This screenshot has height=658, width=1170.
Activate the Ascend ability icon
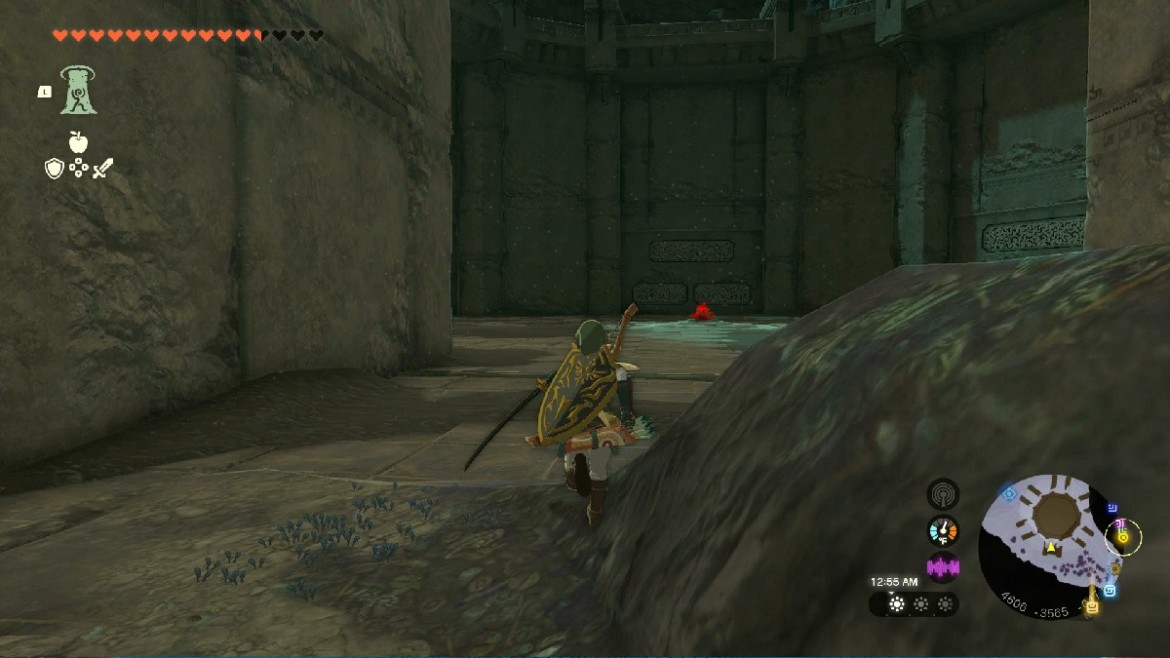(77, 90)
